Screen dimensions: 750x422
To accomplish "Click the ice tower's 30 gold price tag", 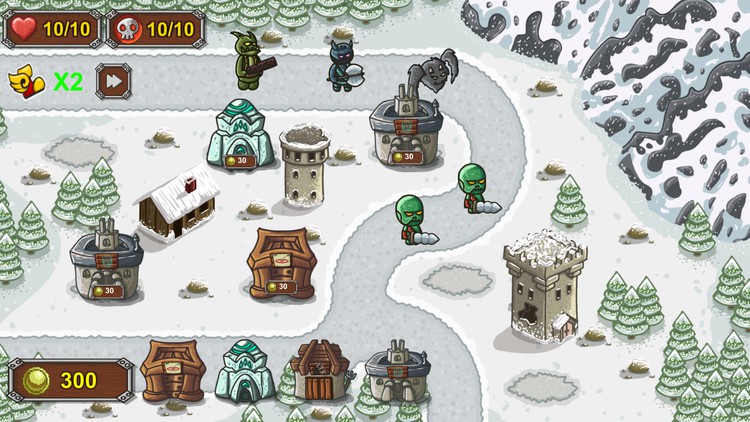I will tap(240, 159).
